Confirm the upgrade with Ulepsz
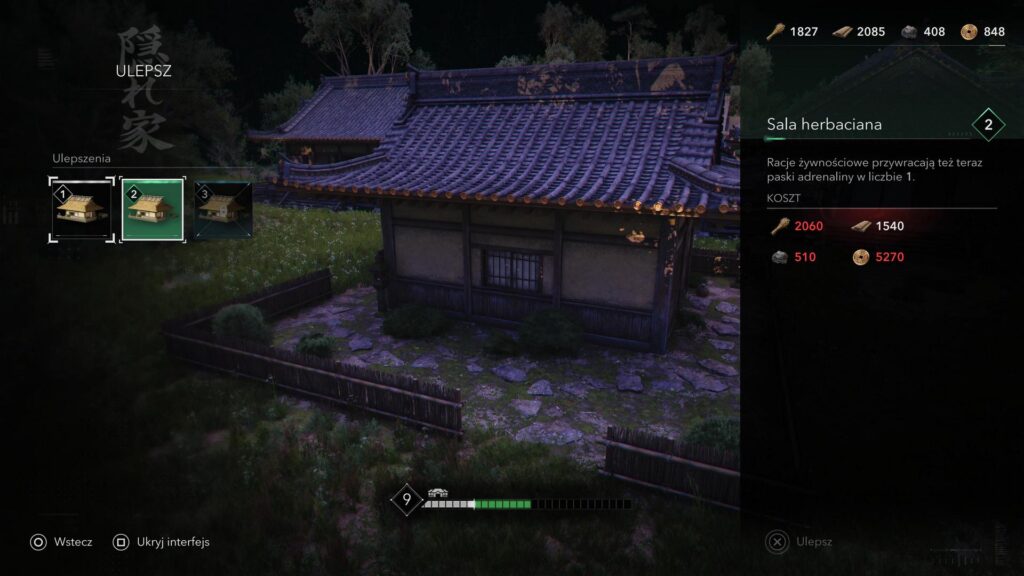 [799, 542]
